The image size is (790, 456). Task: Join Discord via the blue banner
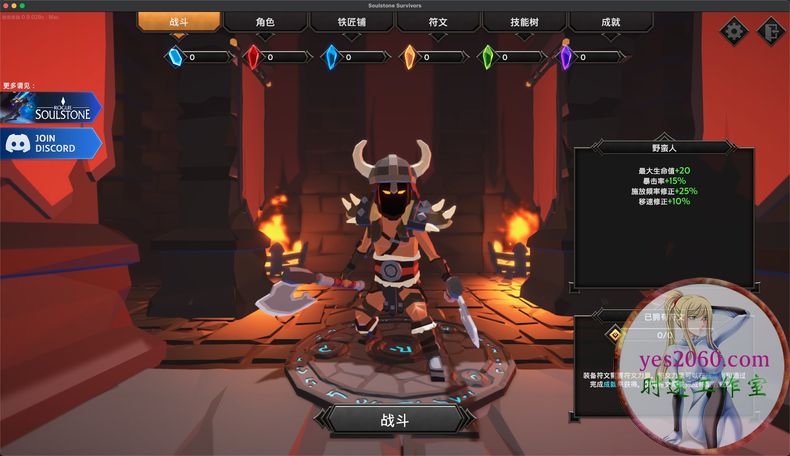(52, 143)
